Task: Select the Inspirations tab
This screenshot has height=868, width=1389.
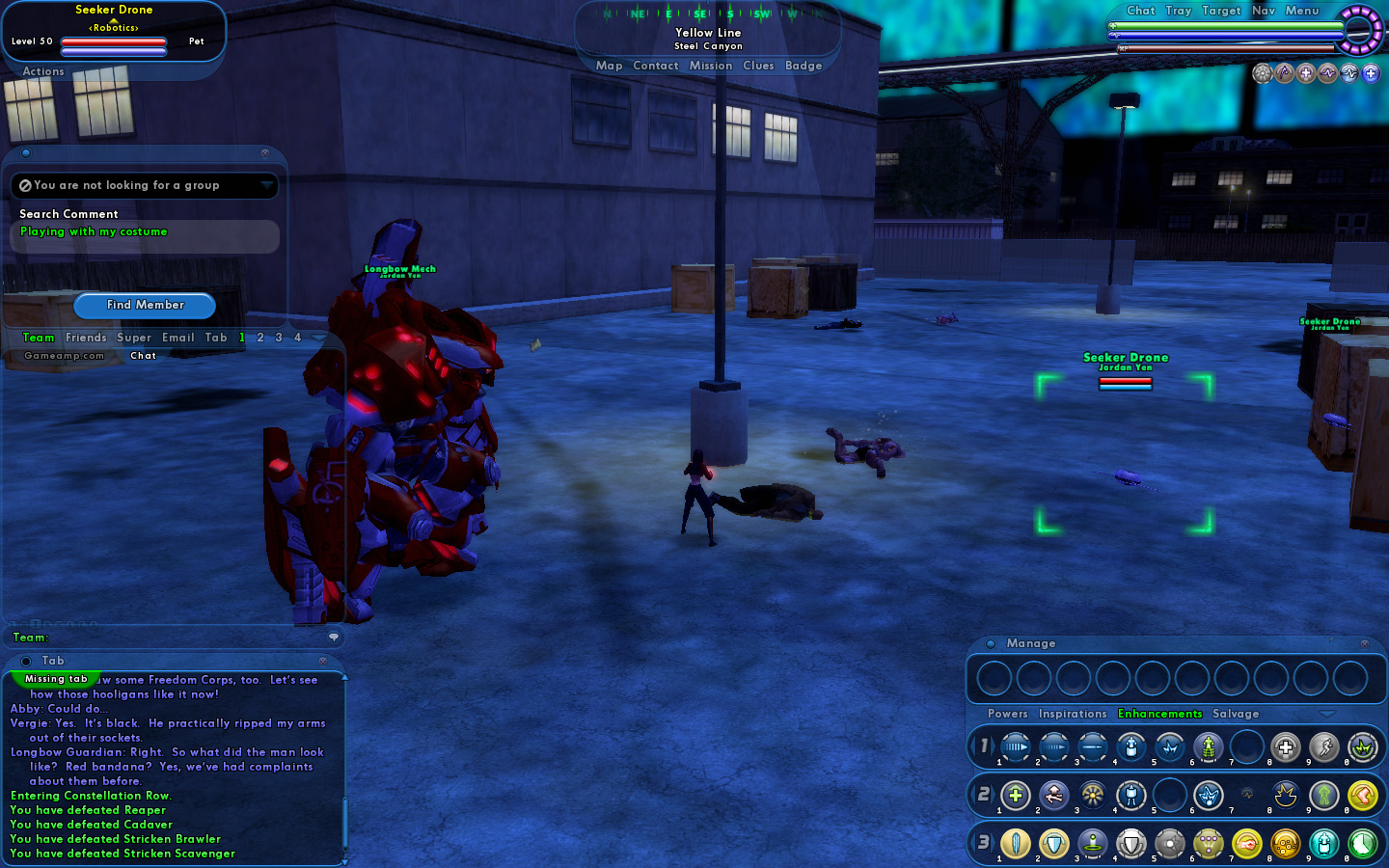Action: (1073, 714)
